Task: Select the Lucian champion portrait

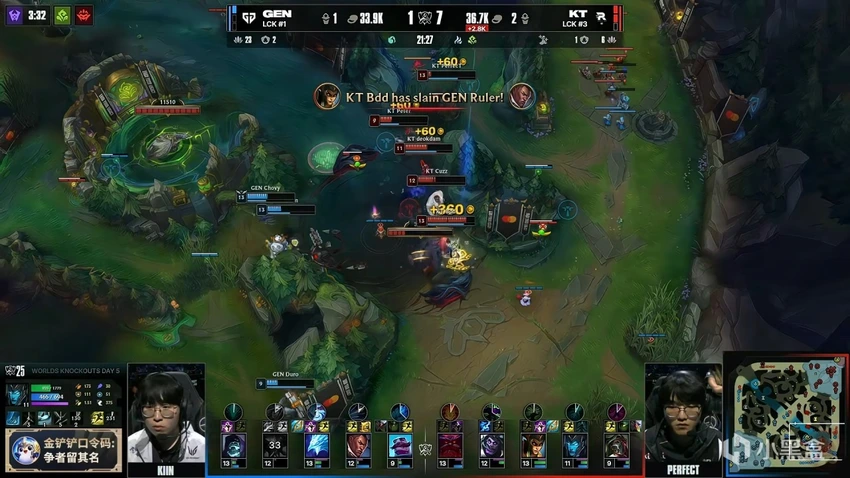Action: 358,445
